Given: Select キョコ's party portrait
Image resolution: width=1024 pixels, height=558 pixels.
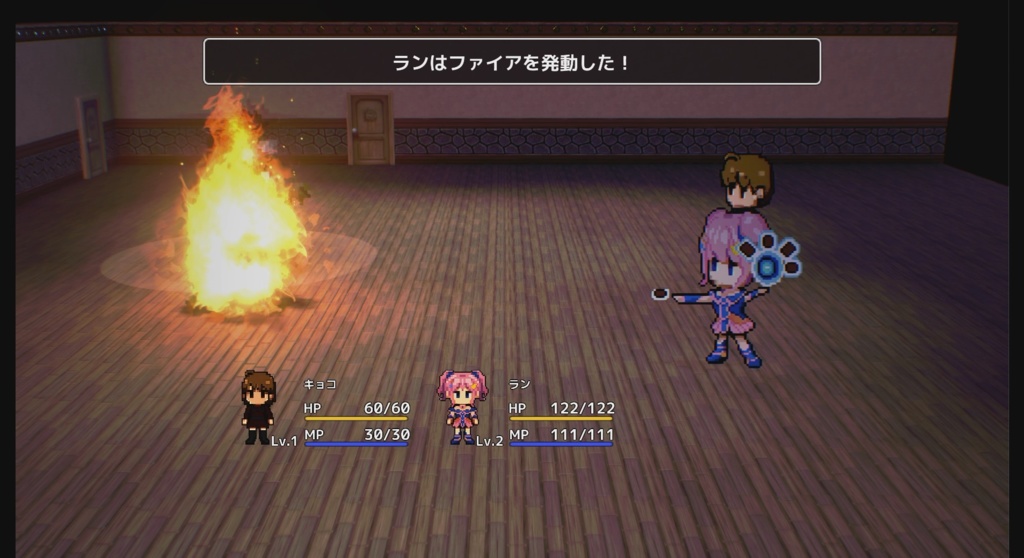Looking at the screenshot, I should coord(258,406).
